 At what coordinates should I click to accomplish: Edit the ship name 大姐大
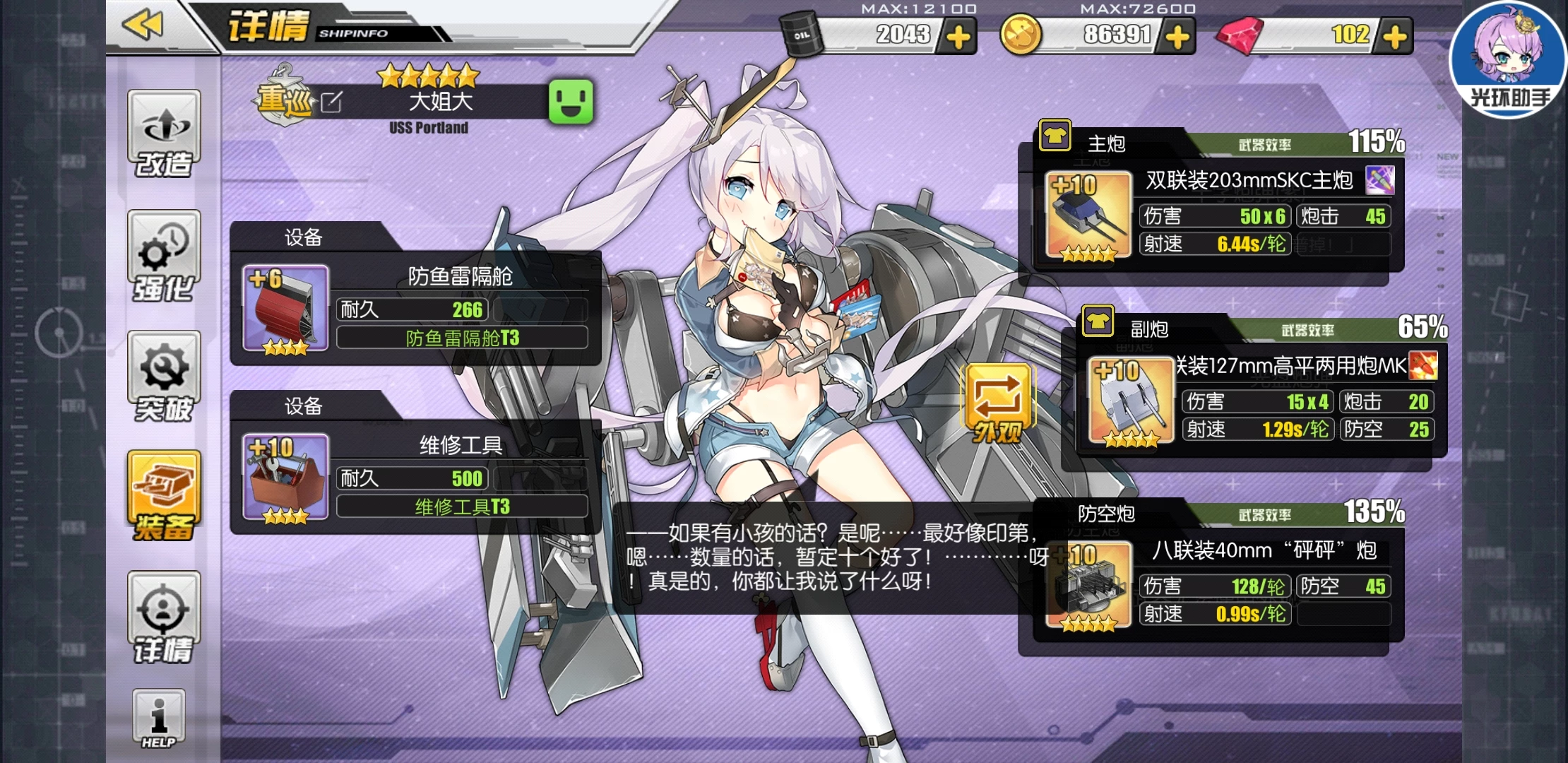coord(331,102)
